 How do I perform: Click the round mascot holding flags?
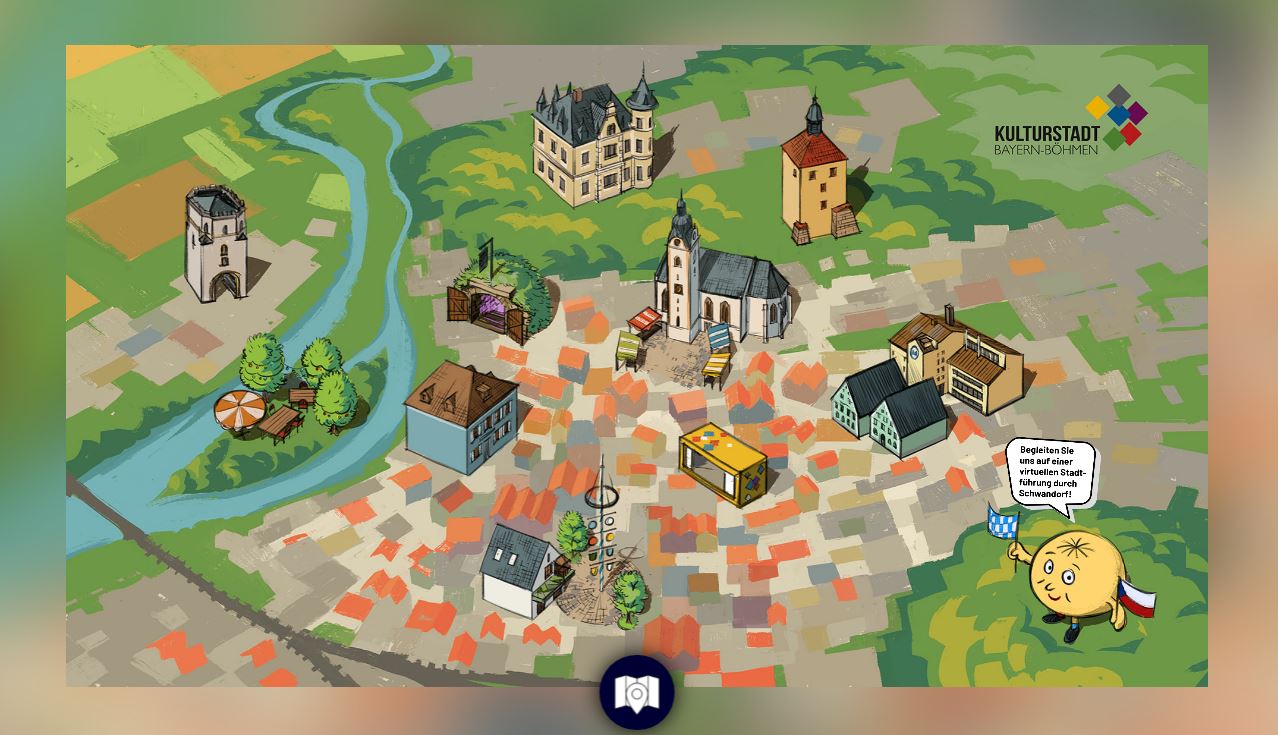(x=1075, y=580)
